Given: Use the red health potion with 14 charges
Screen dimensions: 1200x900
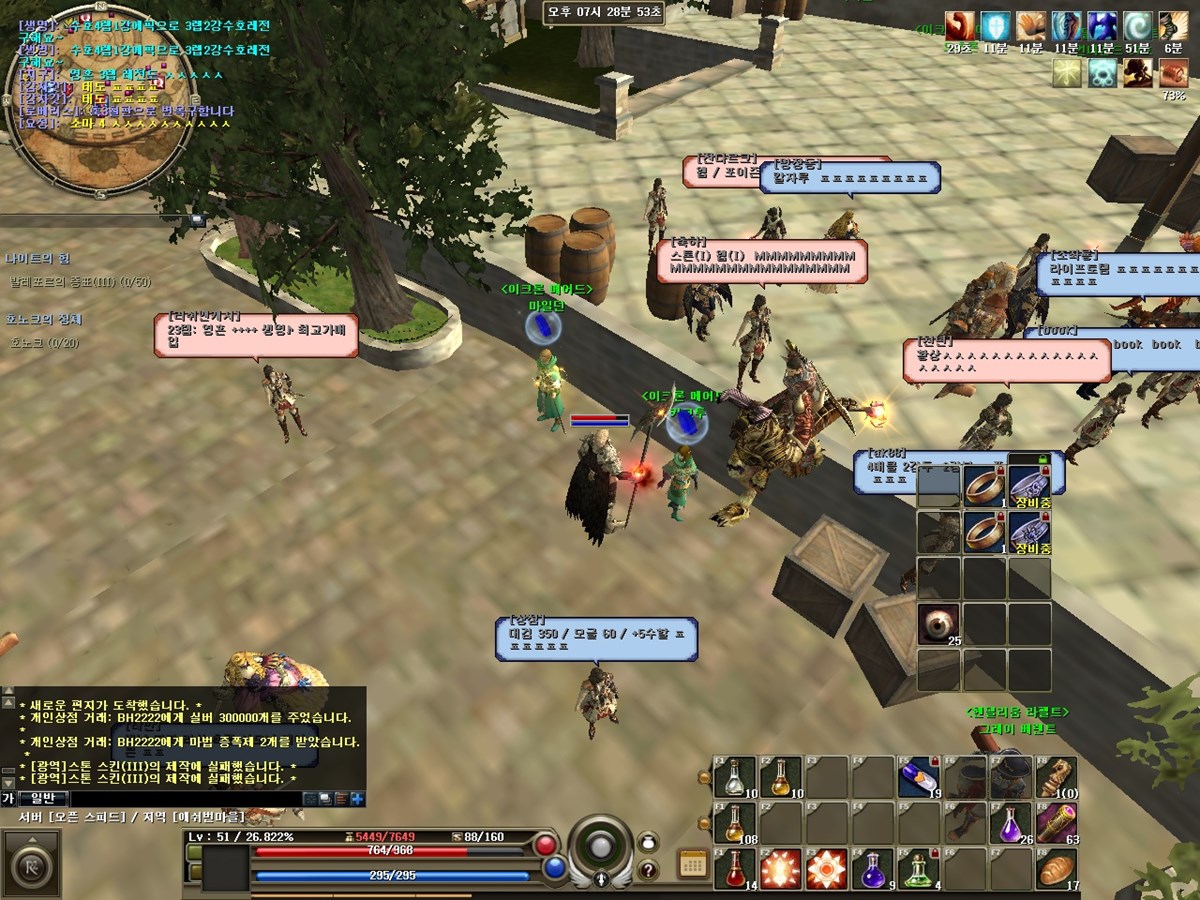Looking at the screenshot, I should click(x=734, y=868).
